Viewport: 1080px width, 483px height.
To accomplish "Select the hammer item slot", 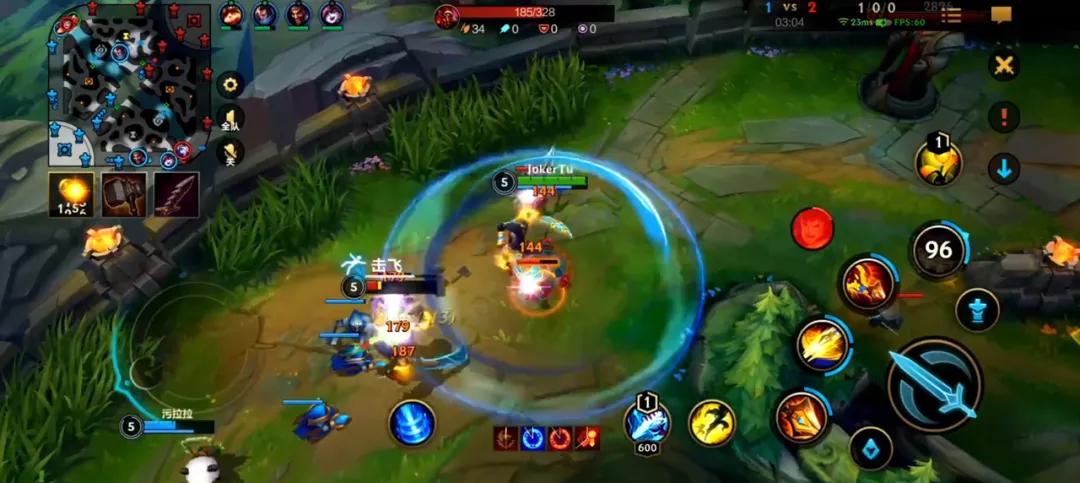I will (124, 194).
